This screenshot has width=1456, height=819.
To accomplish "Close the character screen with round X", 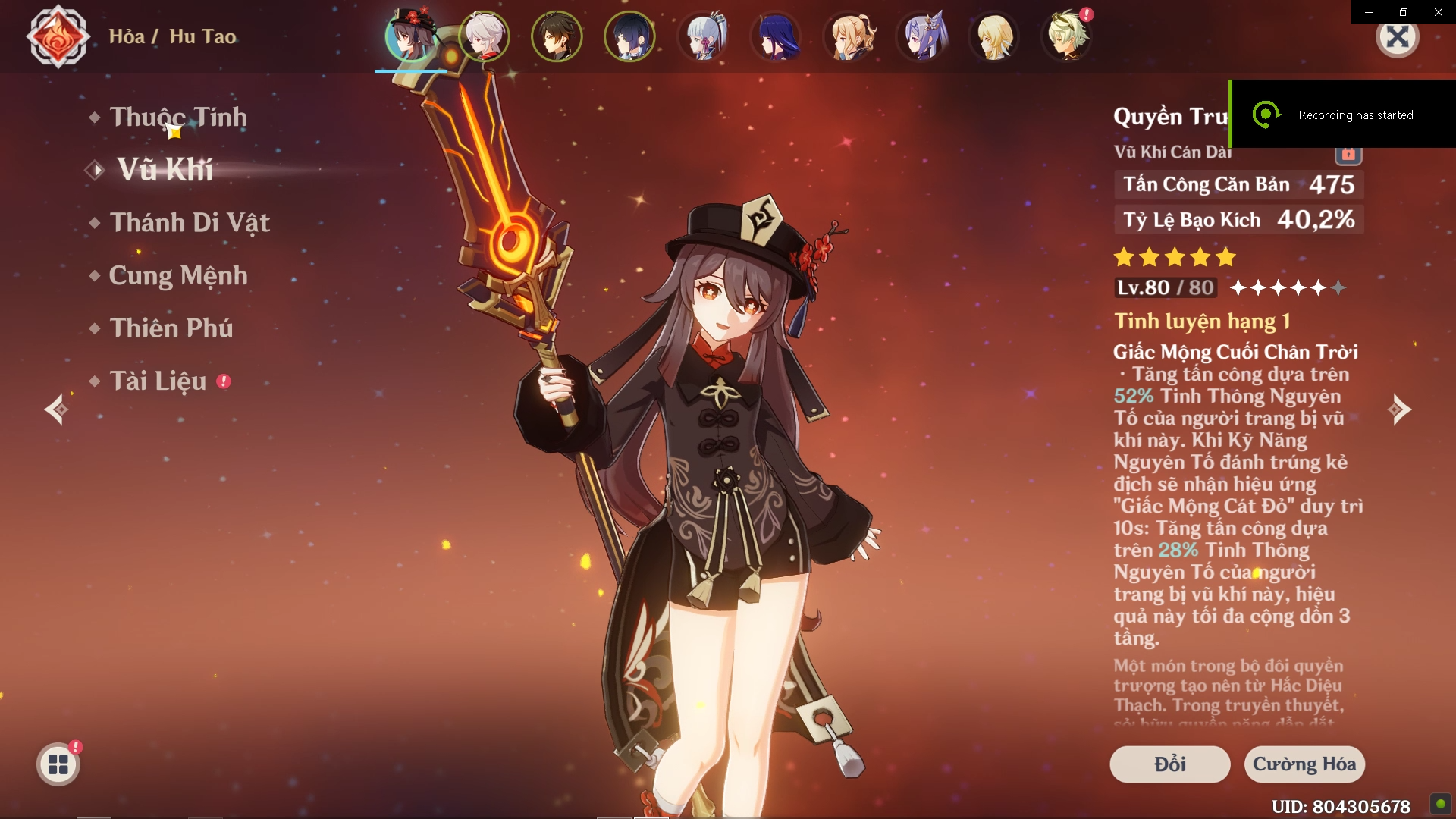I will click(x=1398, y=36).
